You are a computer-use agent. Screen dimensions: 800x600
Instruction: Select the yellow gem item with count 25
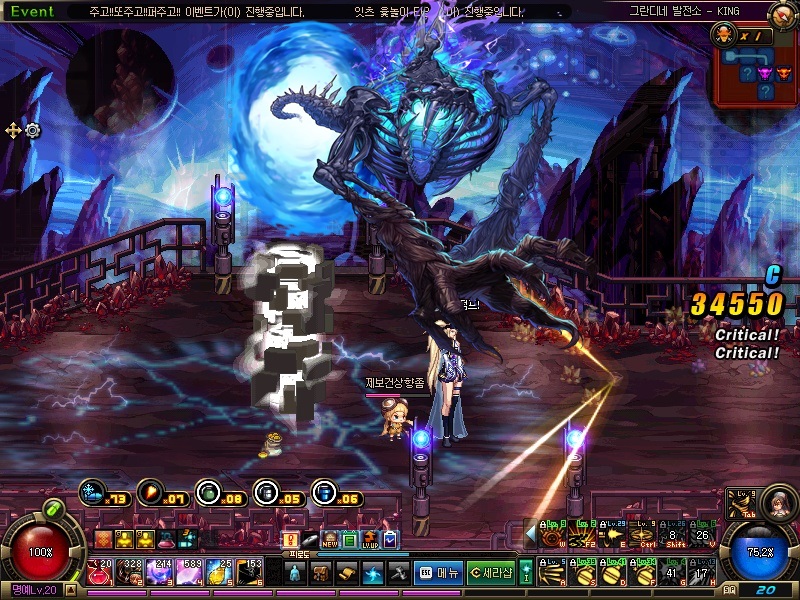(222, 572)
